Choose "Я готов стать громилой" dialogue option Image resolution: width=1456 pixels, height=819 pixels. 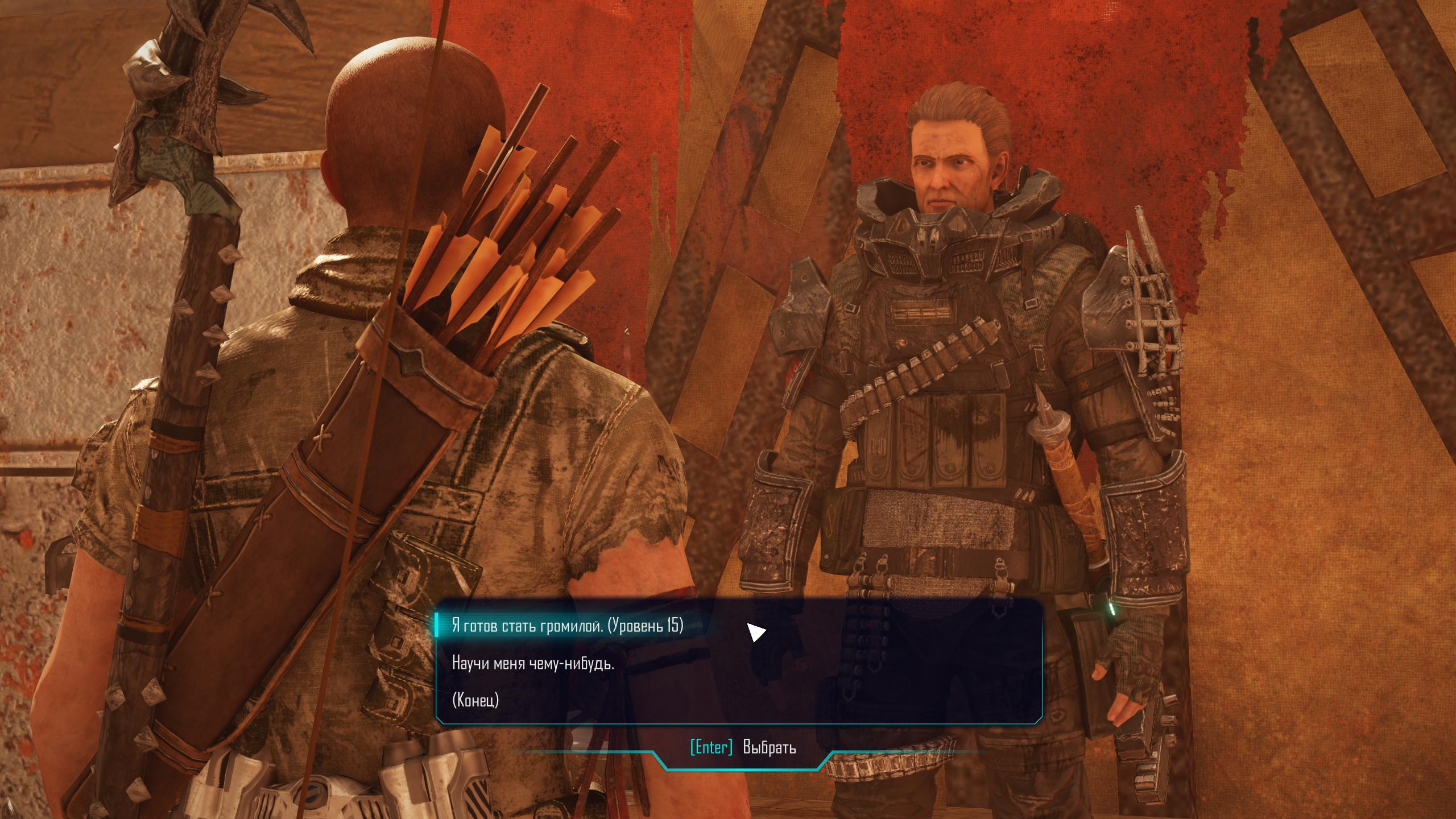[567, 627]
